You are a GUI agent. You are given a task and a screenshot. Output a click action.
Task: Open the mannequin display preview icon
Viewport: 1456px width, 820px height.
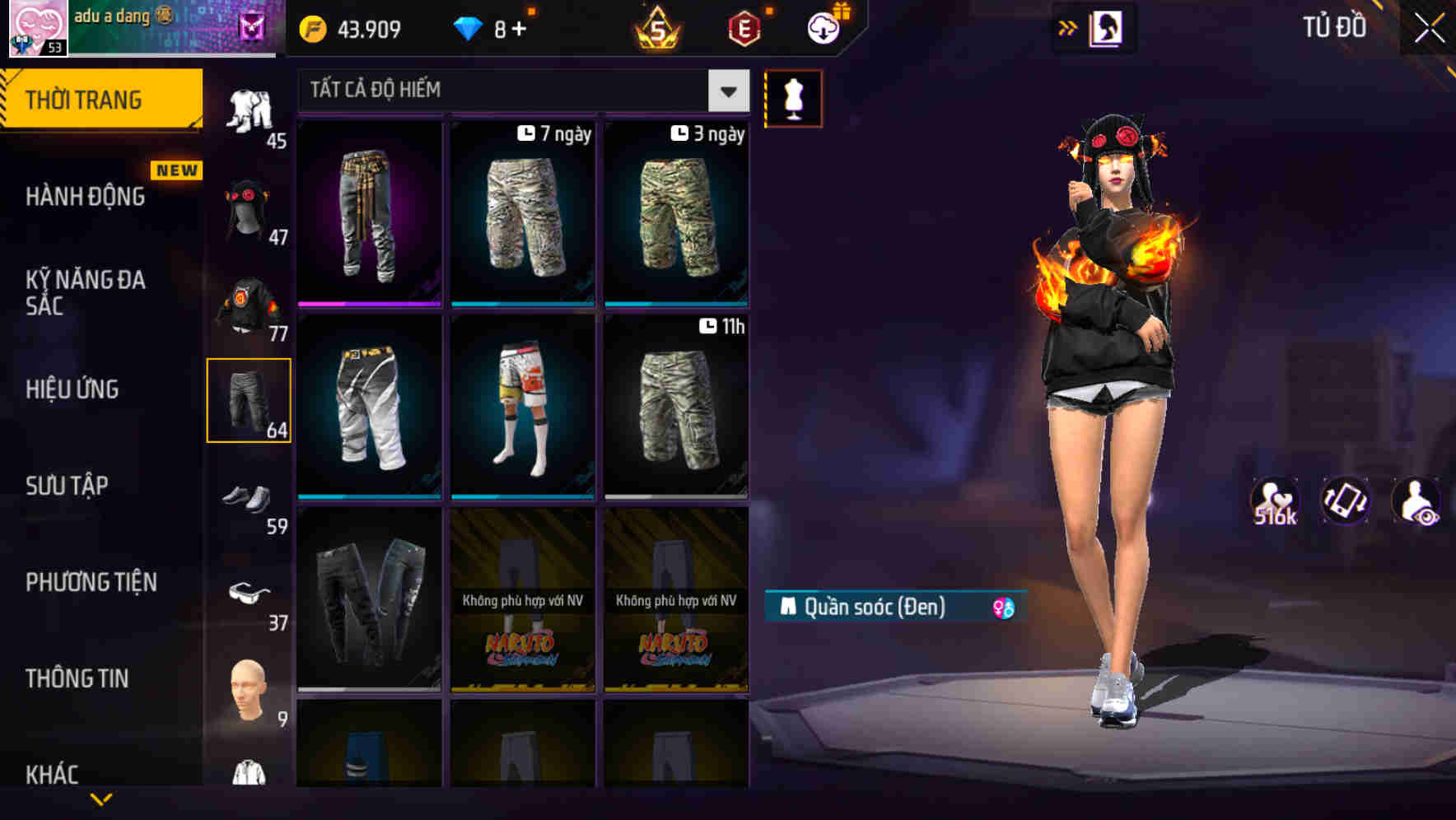(793, 98)
